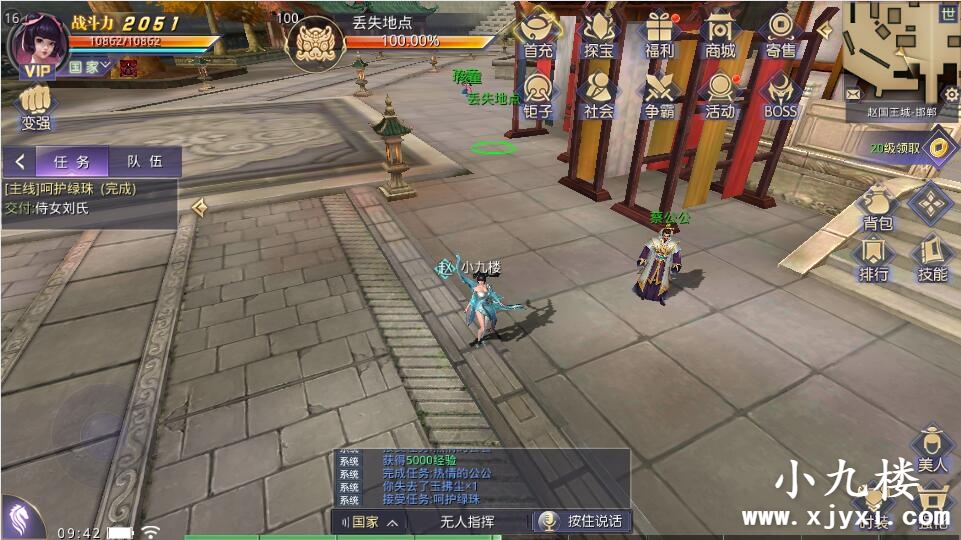The height and width of the screenshot is (540, 961).
Task: Switch to the 队伍 team tab
Action: click(144, 161)
